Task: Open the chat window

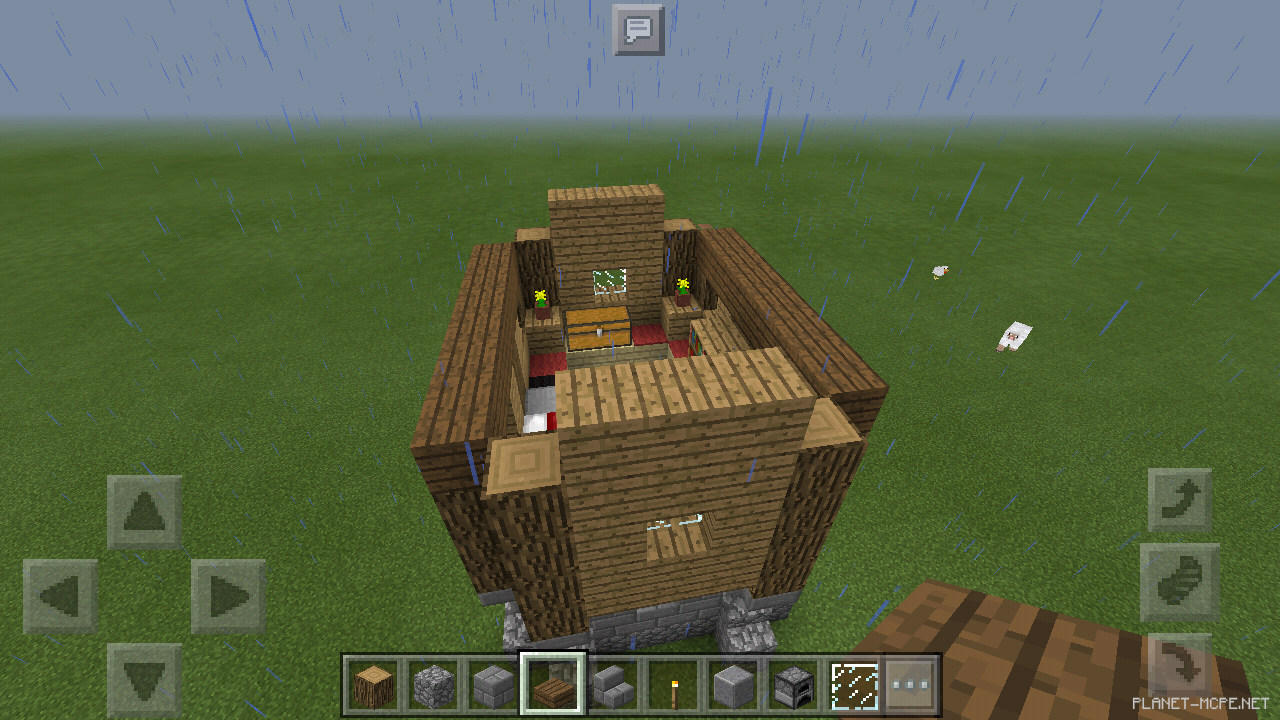Action: click(x=640, y=29)
